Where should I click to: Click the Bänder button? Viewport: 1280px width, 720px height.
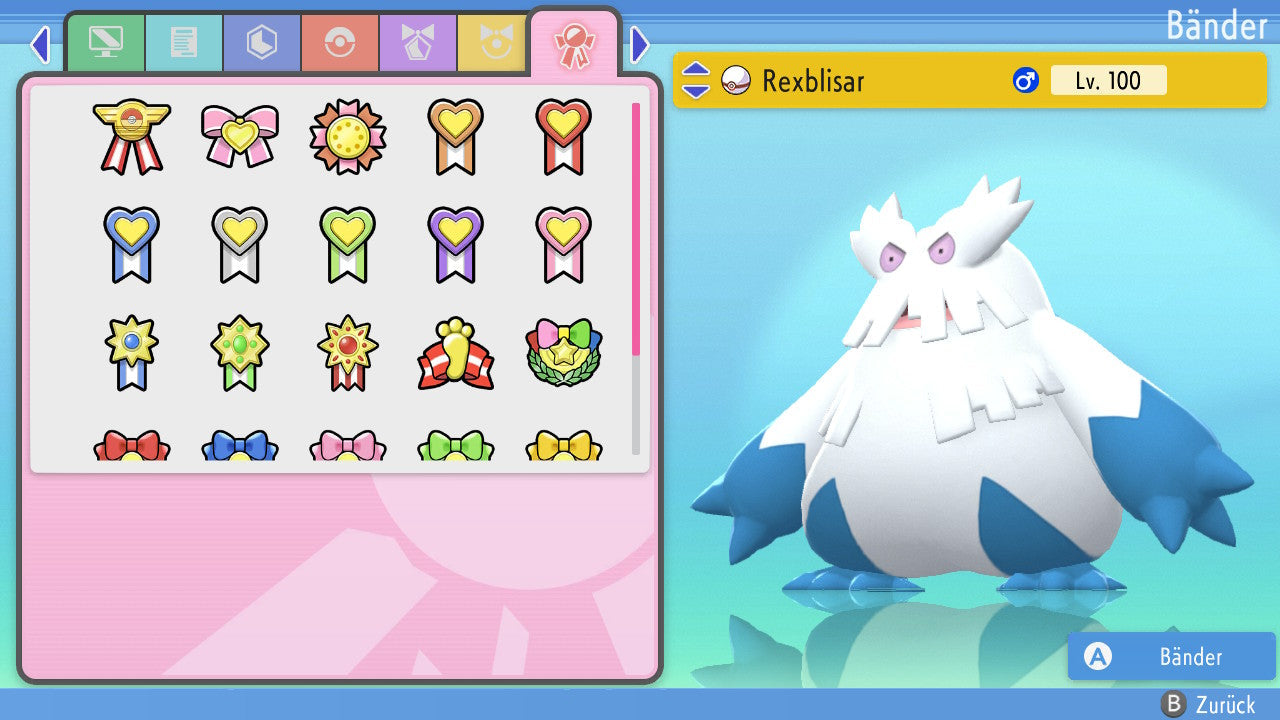(1171, 657)
